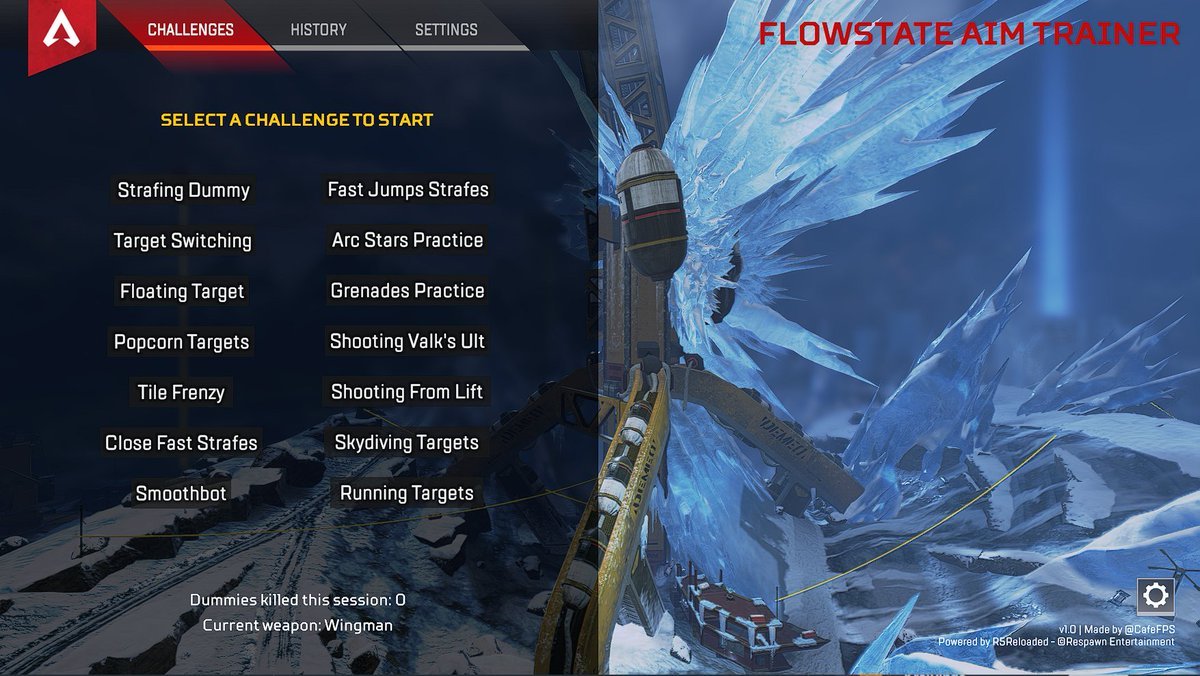Select Fast Jumps Strafes challenge
1200x676 pixels.
pyautogui.click(x=408, y=190)
